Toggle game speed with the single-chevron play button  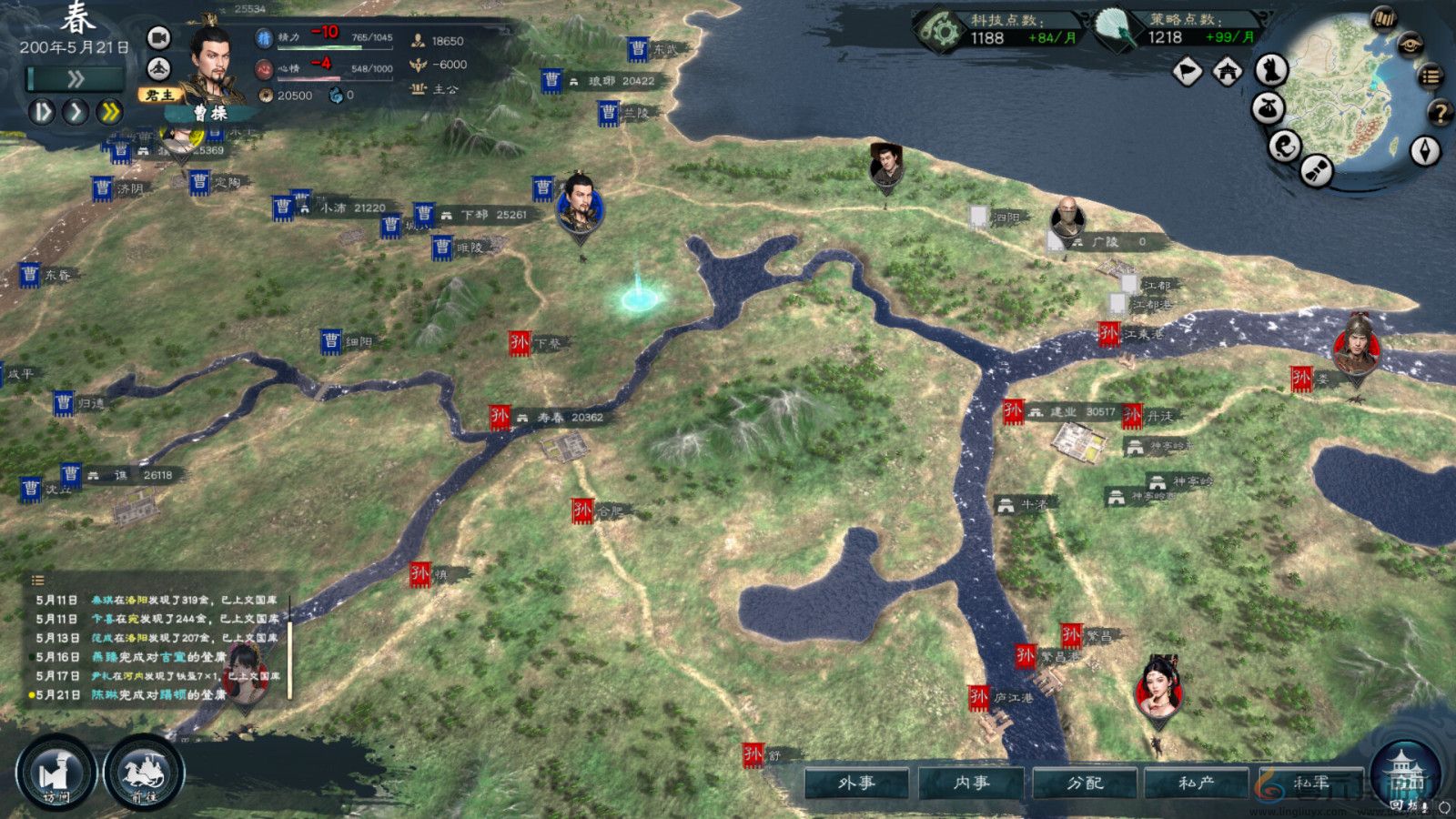coord(77,111)
